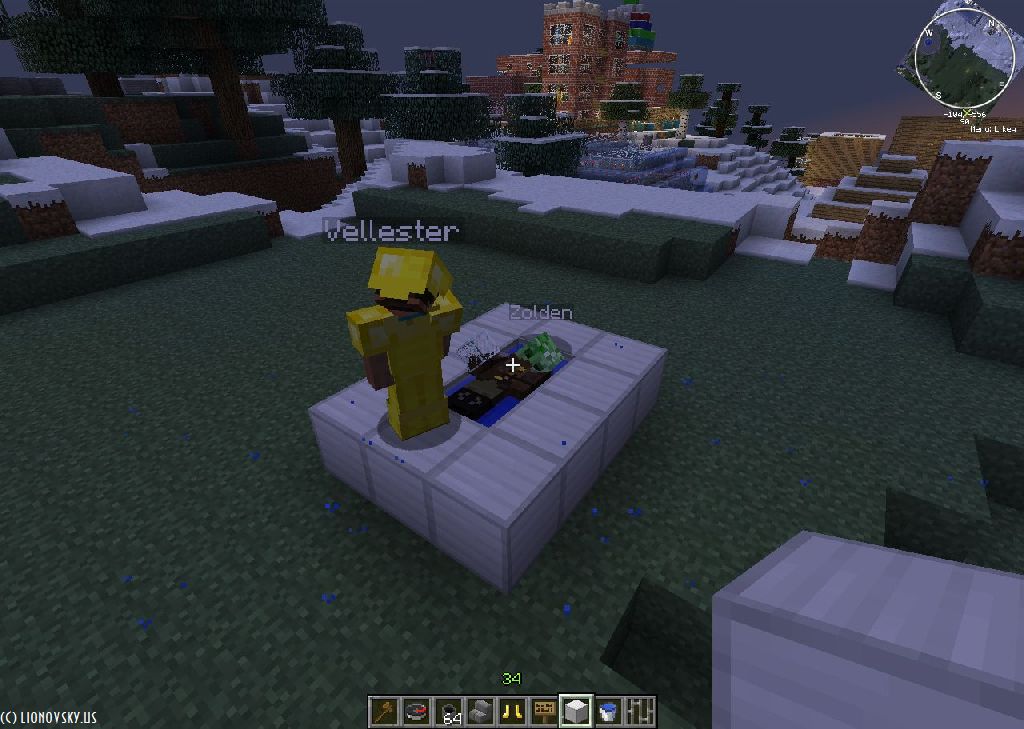Image resolution: width=1024 pixels, height=729 pixels.
Task: Choose the white block hotbar slot
Action: click(576, 711)
